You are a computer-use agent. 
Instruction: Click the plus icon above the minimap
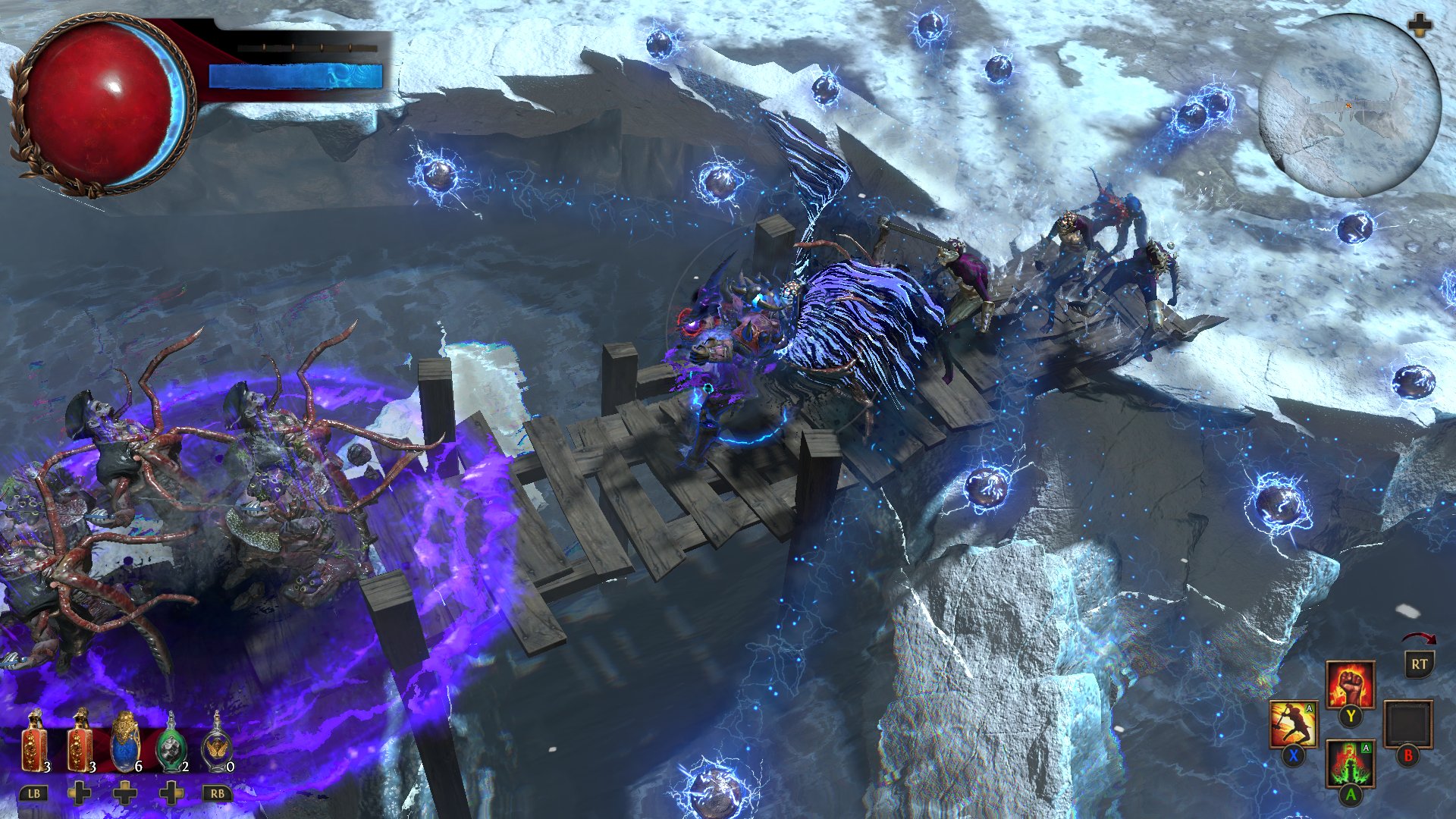(1420, 25)
